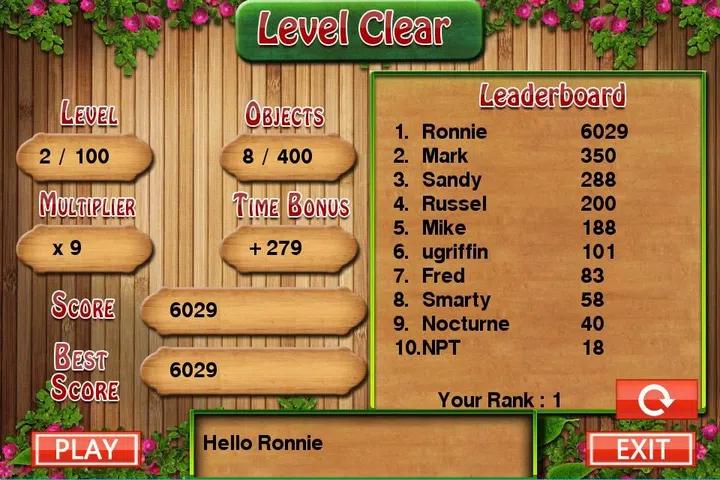The width and height of the screenshot is (720, 480).
Task: Pick the Nocturne leaderboard entry
Action: coord(510,324)
